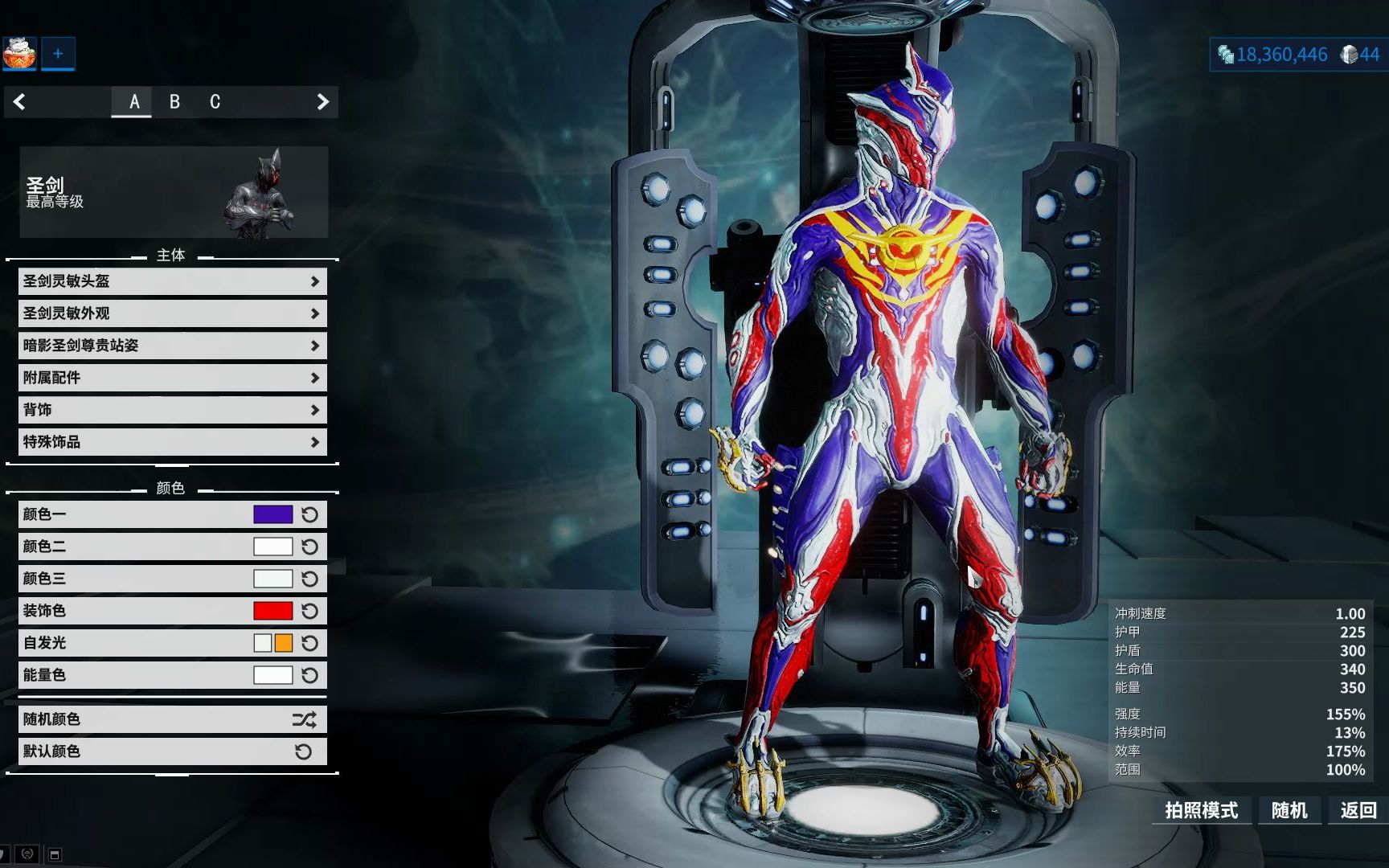Reset the 能量色 energy color
The height and width of the screenshot is (868, 1389).
coord(309,675)
